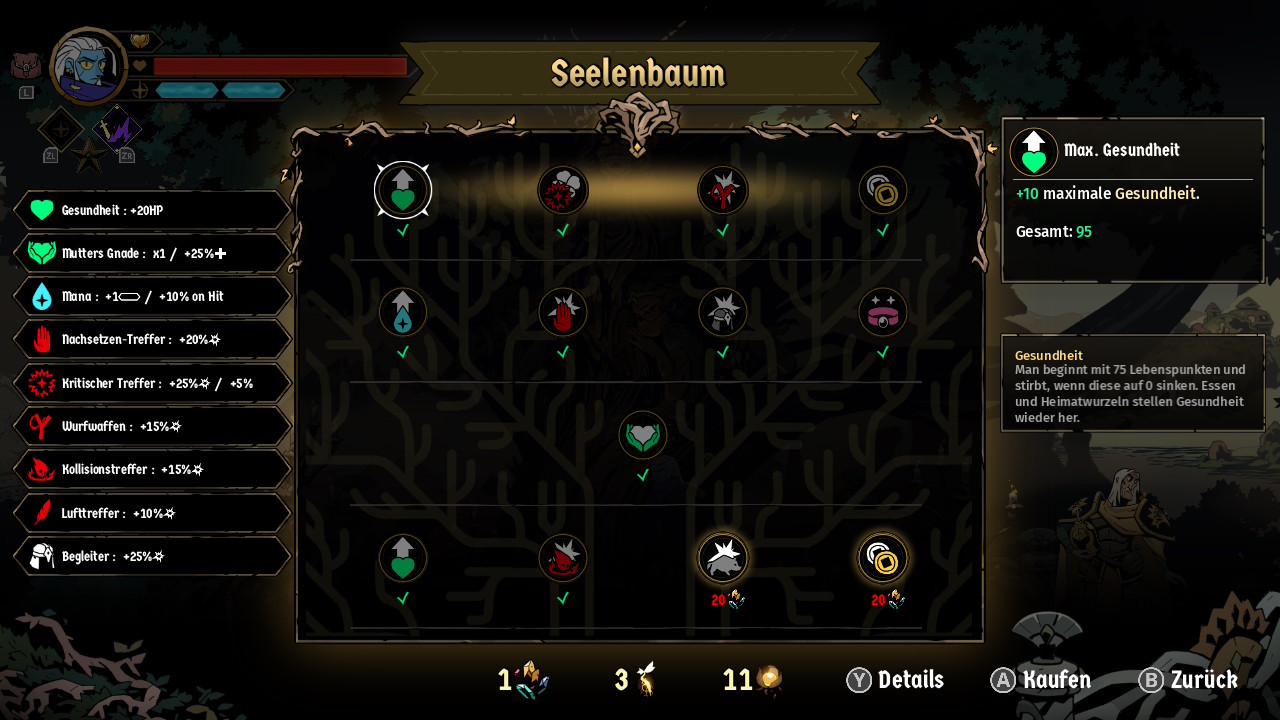
Task: Pick the purchased gold coins node
Action: 883,190
